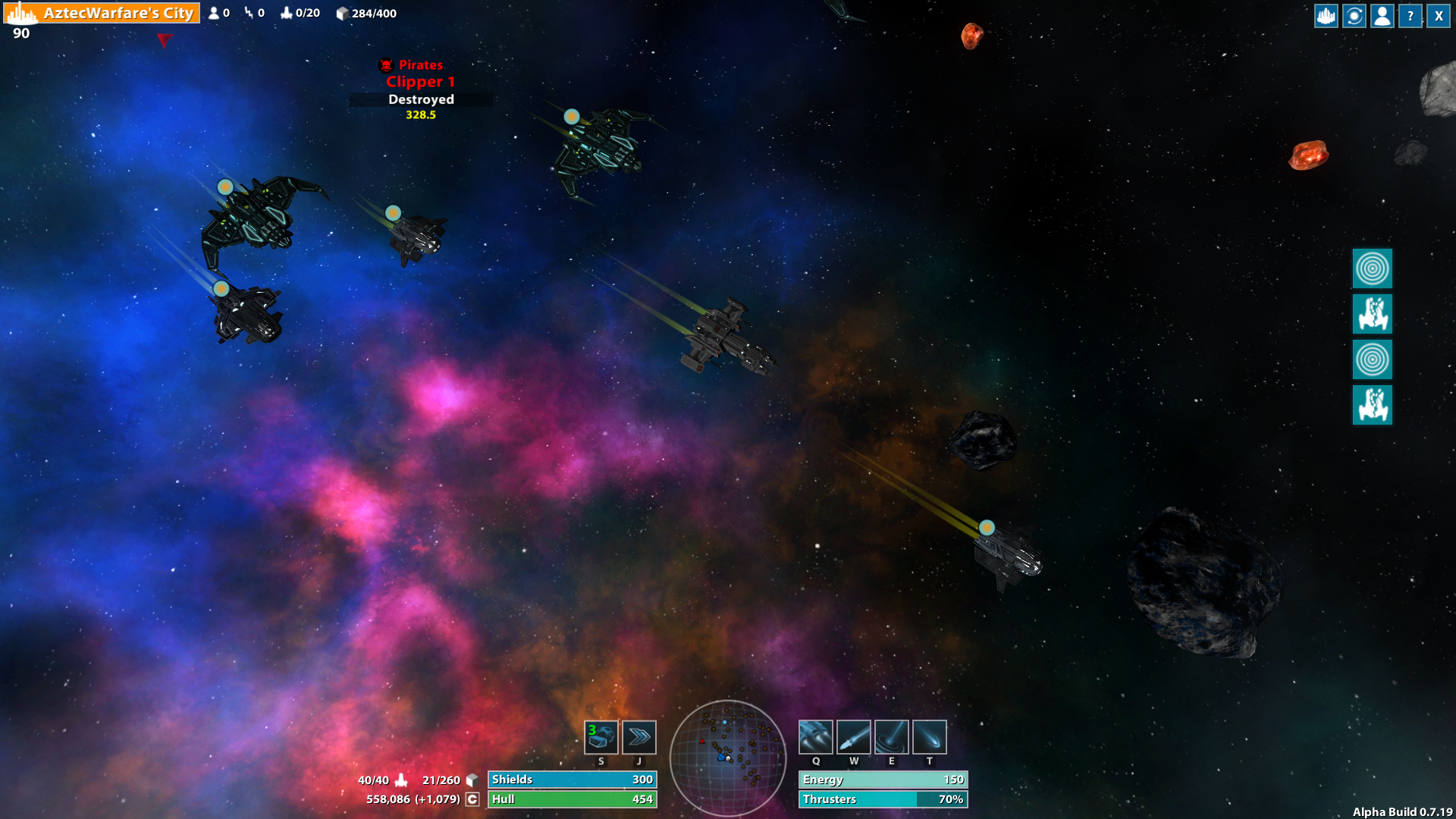Open the S cargo ability with 3 charges
This screenshot has width=1456, height=819.
[601, 736]
